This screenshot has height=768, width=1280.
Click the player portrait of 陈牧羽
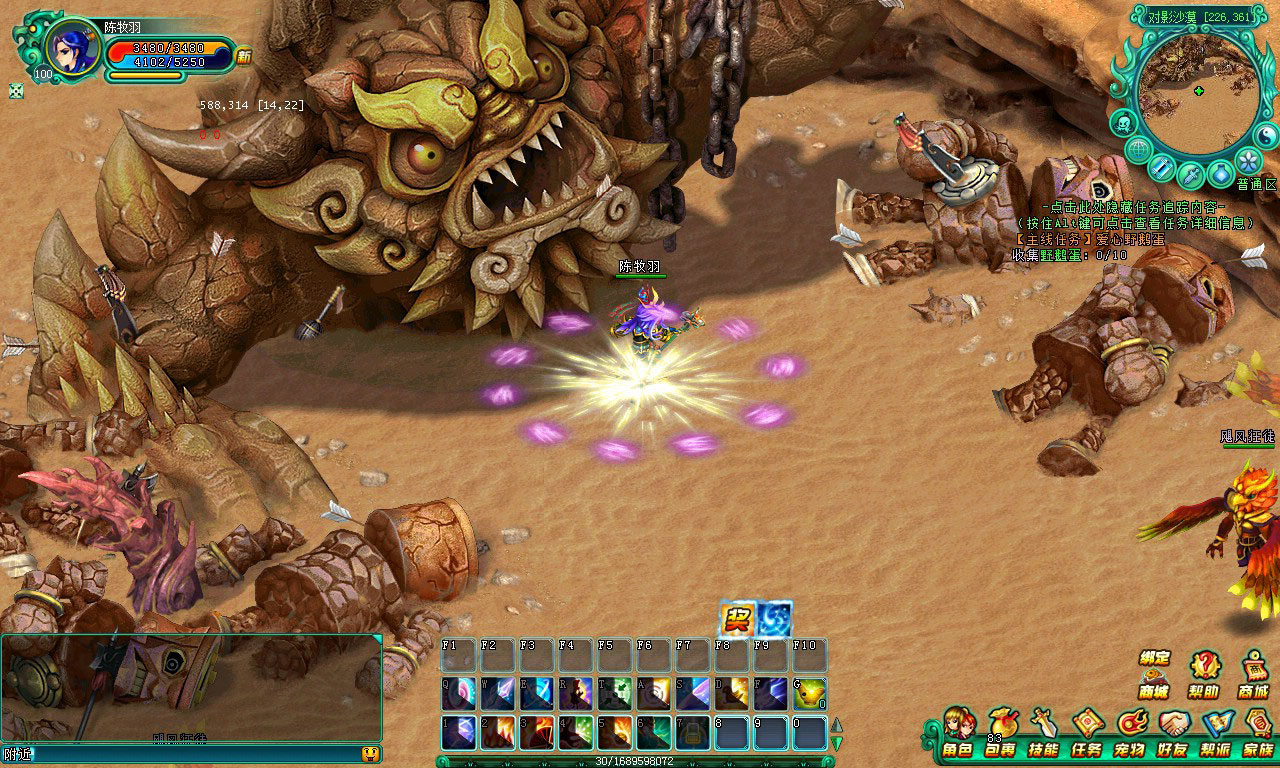coord(71,49)
